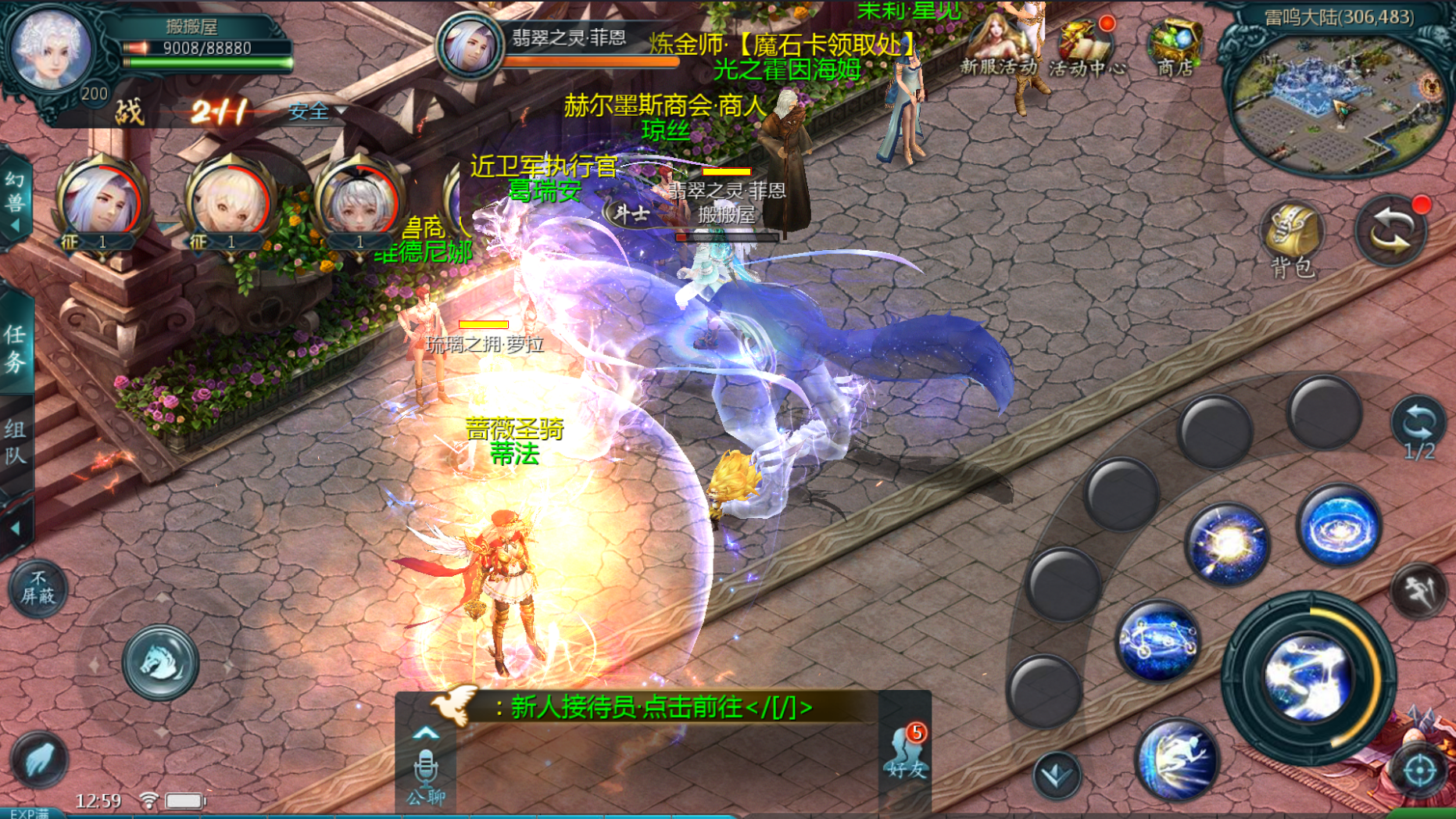Screen dimensions: 1456x819
Task: Open the 商店 shop
Action: pyautogui.click(x=1175, y=47)
